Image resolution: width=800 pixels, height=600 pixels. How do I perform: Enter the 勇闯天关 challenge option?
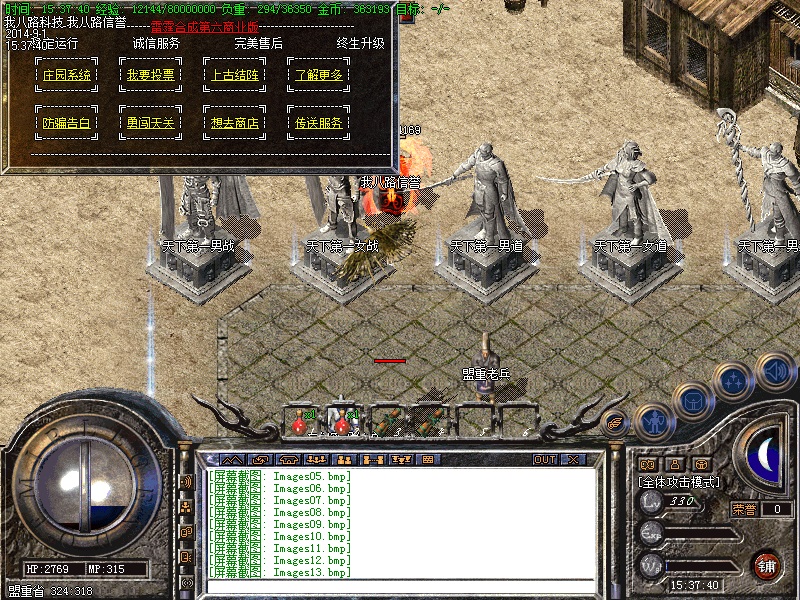tap(151, 123)
